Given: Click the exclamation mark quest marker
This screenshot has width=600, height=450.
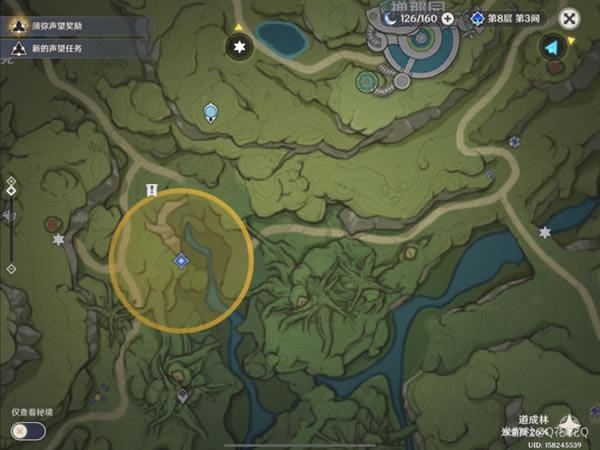Looking at the screenshot, I should click(x=152, y=189).
